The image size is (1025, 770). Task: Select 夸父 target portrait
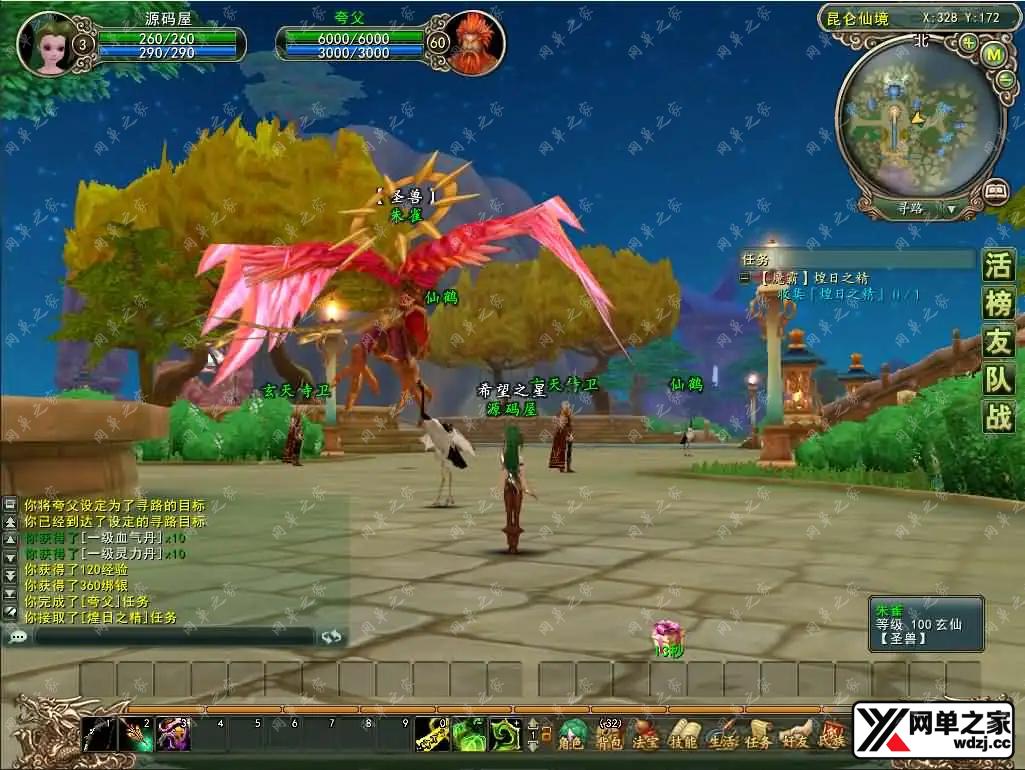pos(473,44)
